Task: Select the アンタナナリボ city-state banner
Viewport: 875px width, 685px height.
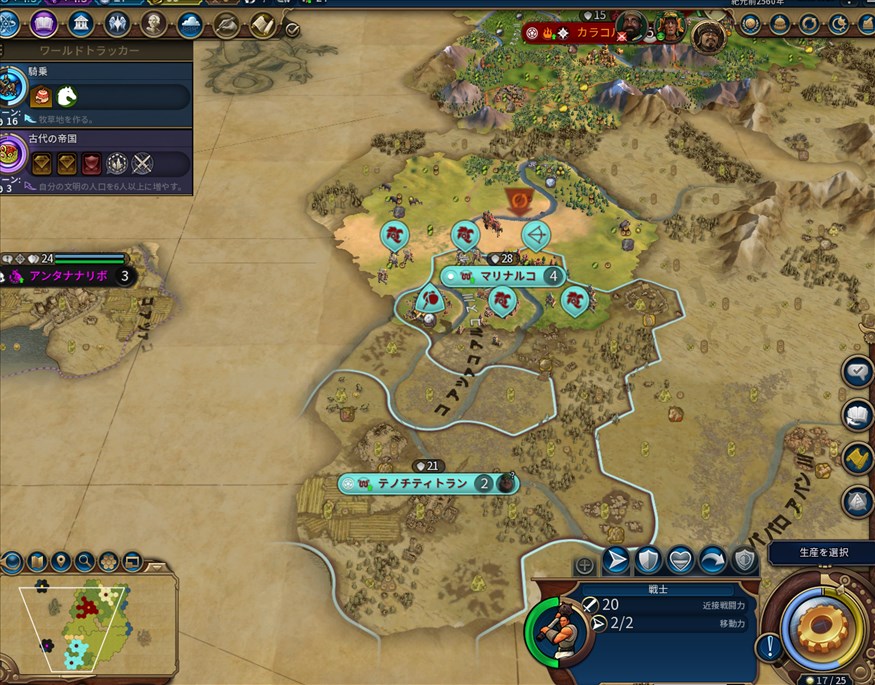Action: point(68,276)
